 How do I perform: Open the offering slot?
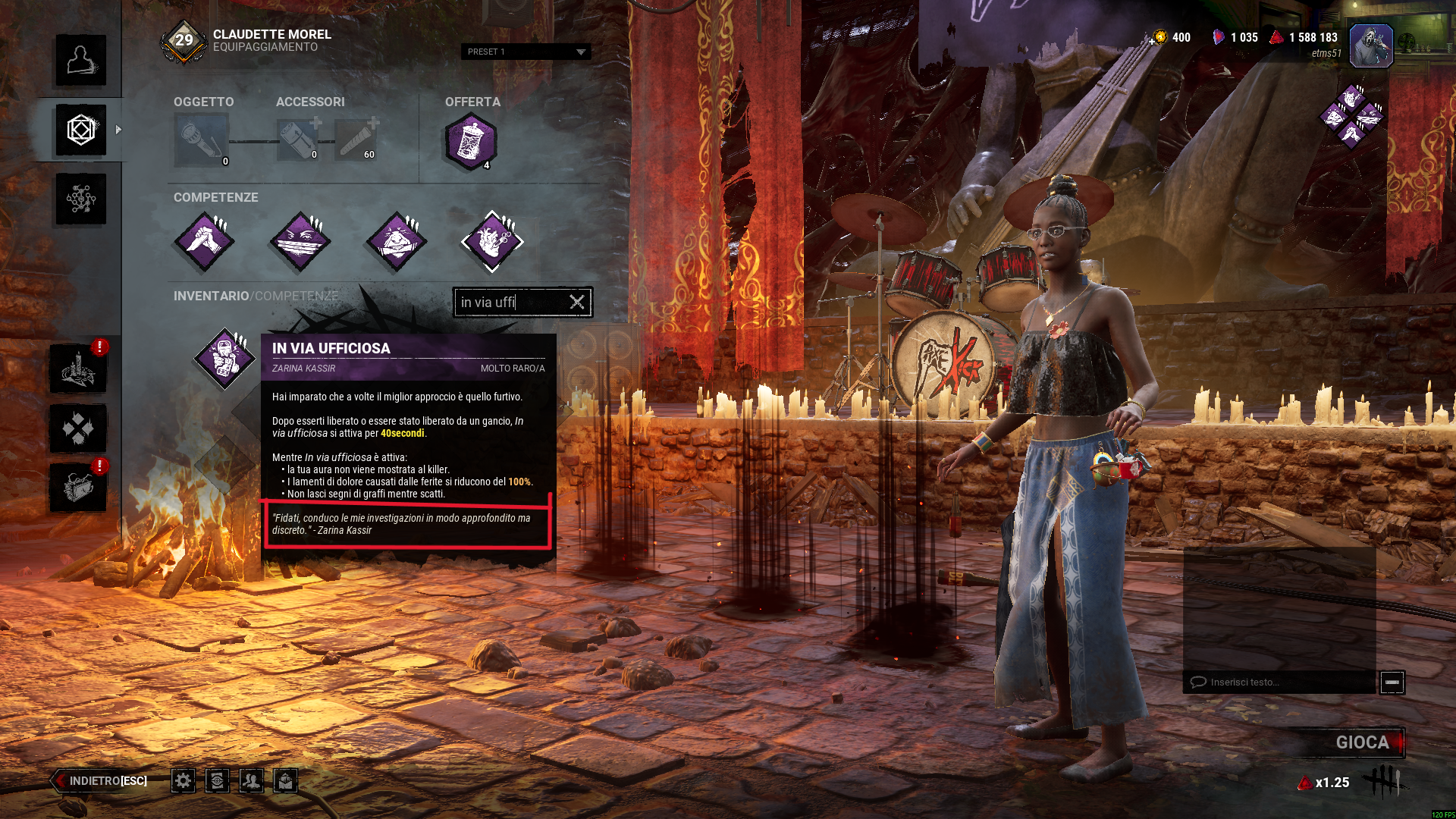[x=471, y=141]
